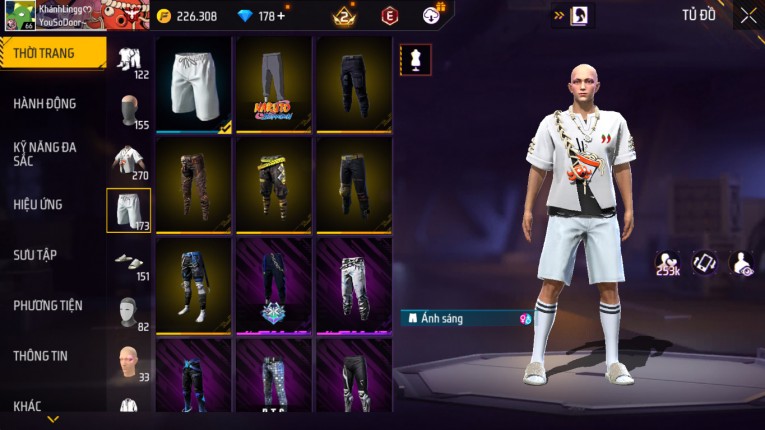The height and width of the screenshot is (430, 765).
Task: Show the THÔNG TIN tab
Action: [x=40, y=355]
